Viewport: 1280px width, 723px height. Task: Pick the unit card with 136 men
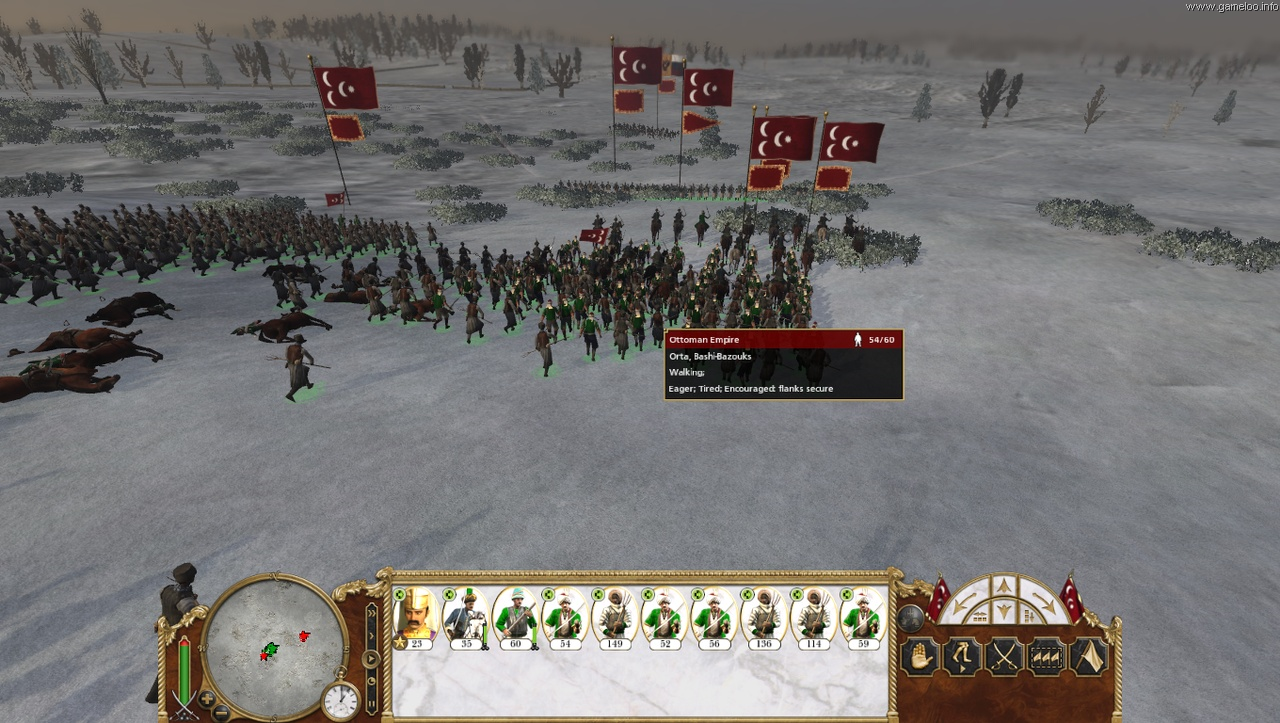pos(764,616)
